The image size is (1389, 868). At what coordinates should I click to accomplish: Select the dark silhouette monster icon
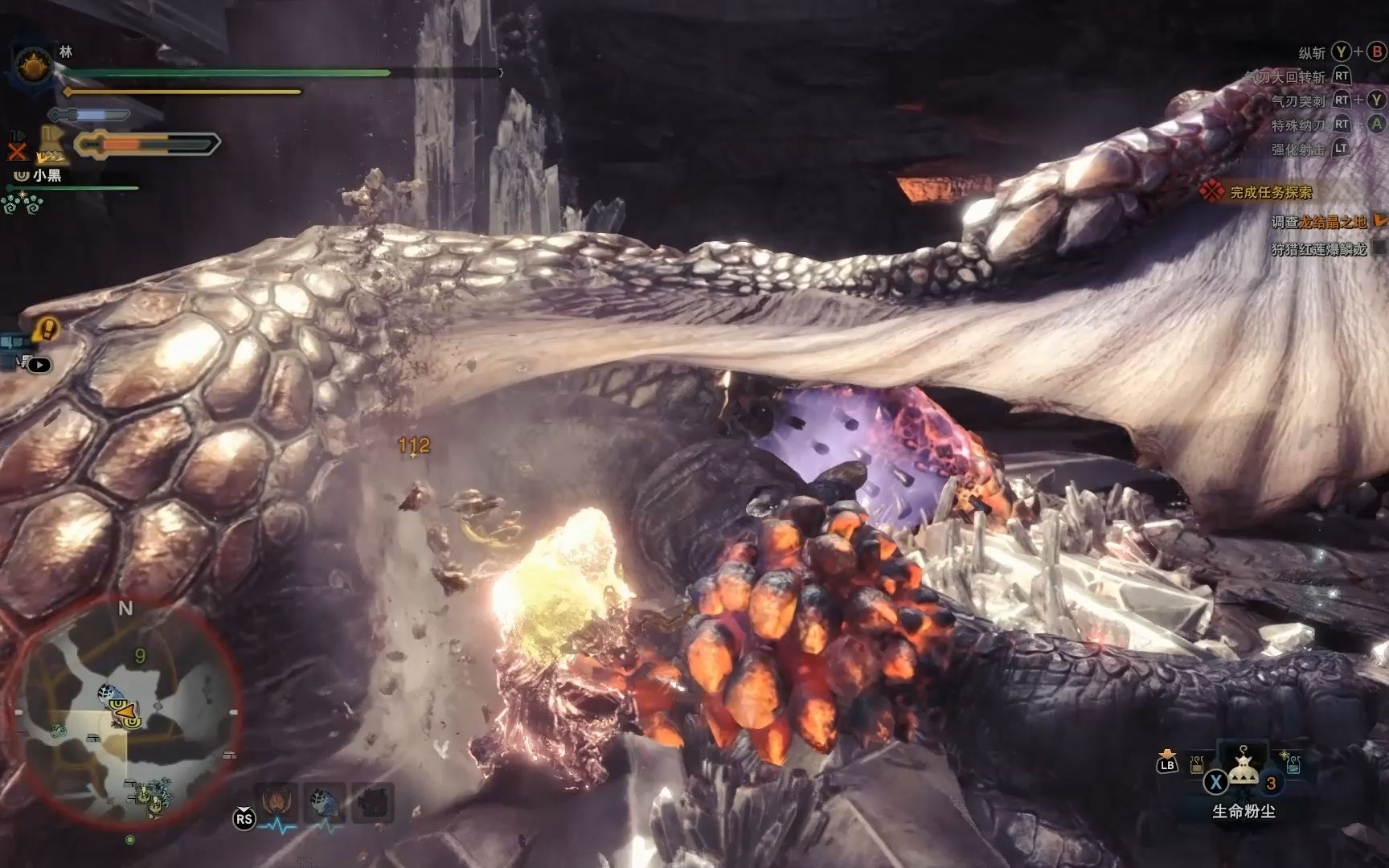coord(374,804)
